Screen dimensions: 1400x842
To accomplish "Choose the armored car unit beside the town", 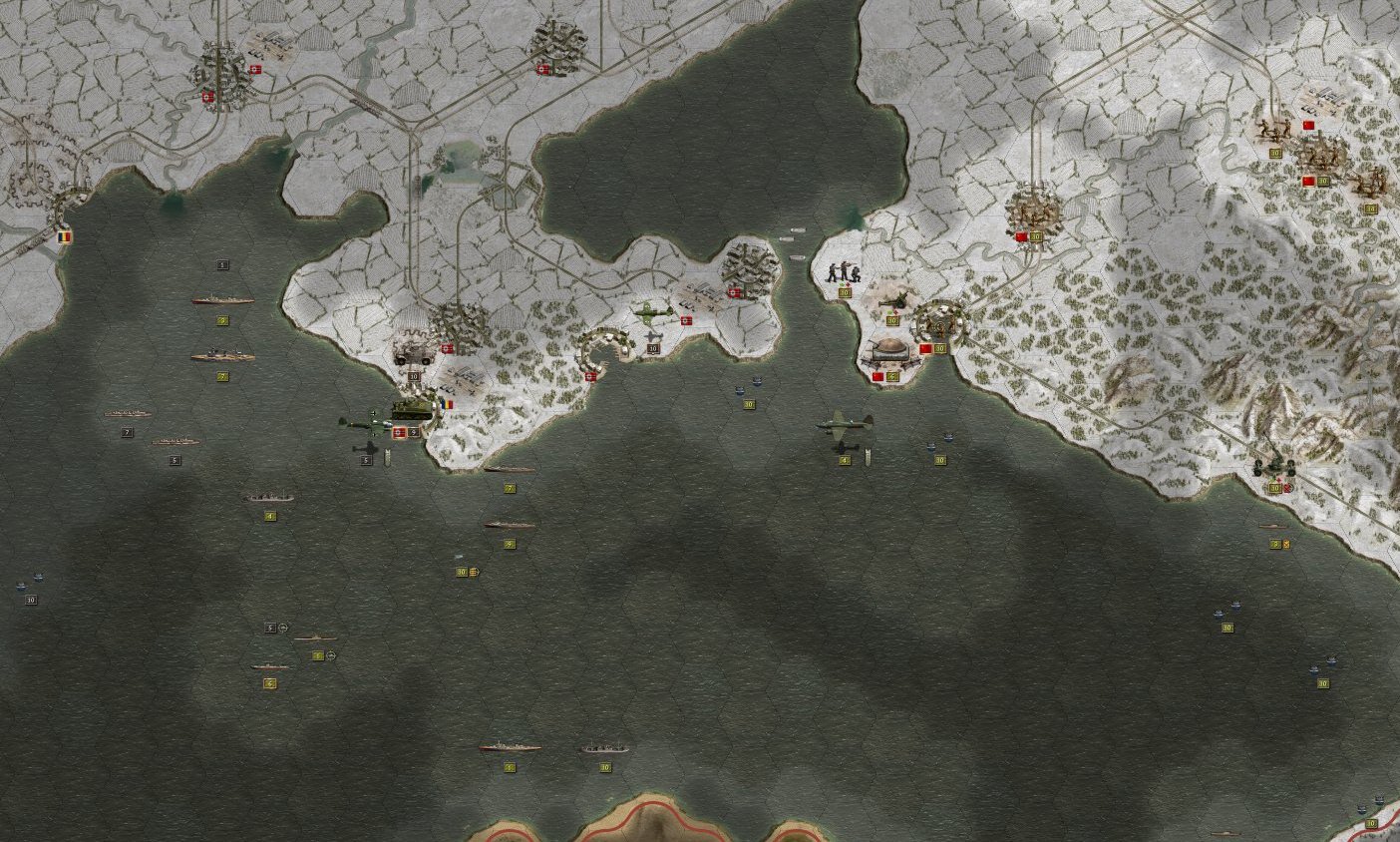I will pyautogui.click(x=412, y=353).
